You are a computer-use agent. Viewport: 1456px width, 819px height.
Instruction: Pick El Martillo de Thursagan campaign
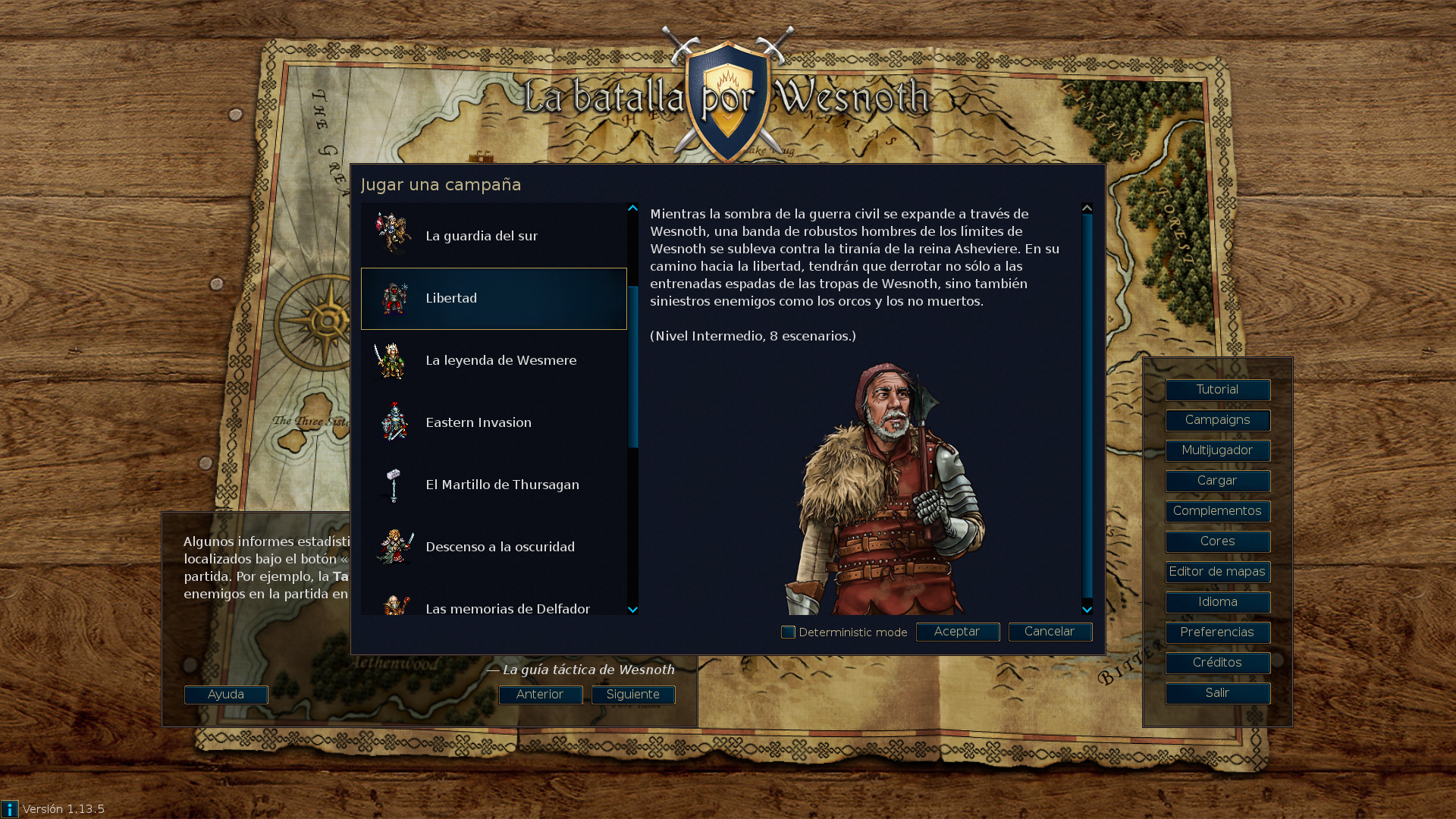pyautogui.click(x=493, y=485)
